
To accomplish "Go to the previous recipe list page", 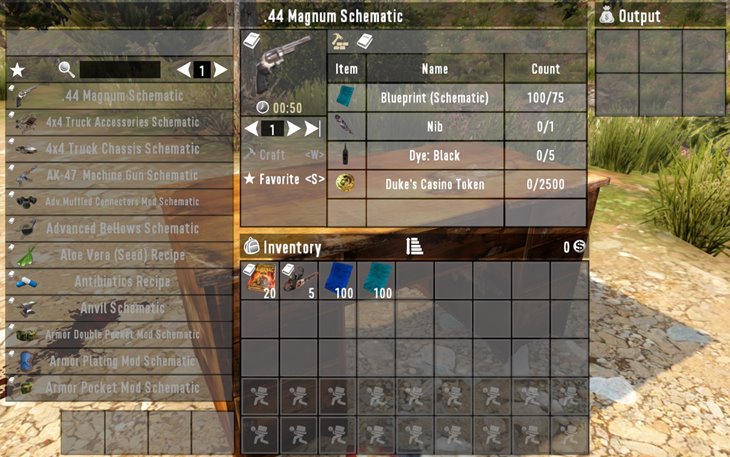I will click(183, 70).
